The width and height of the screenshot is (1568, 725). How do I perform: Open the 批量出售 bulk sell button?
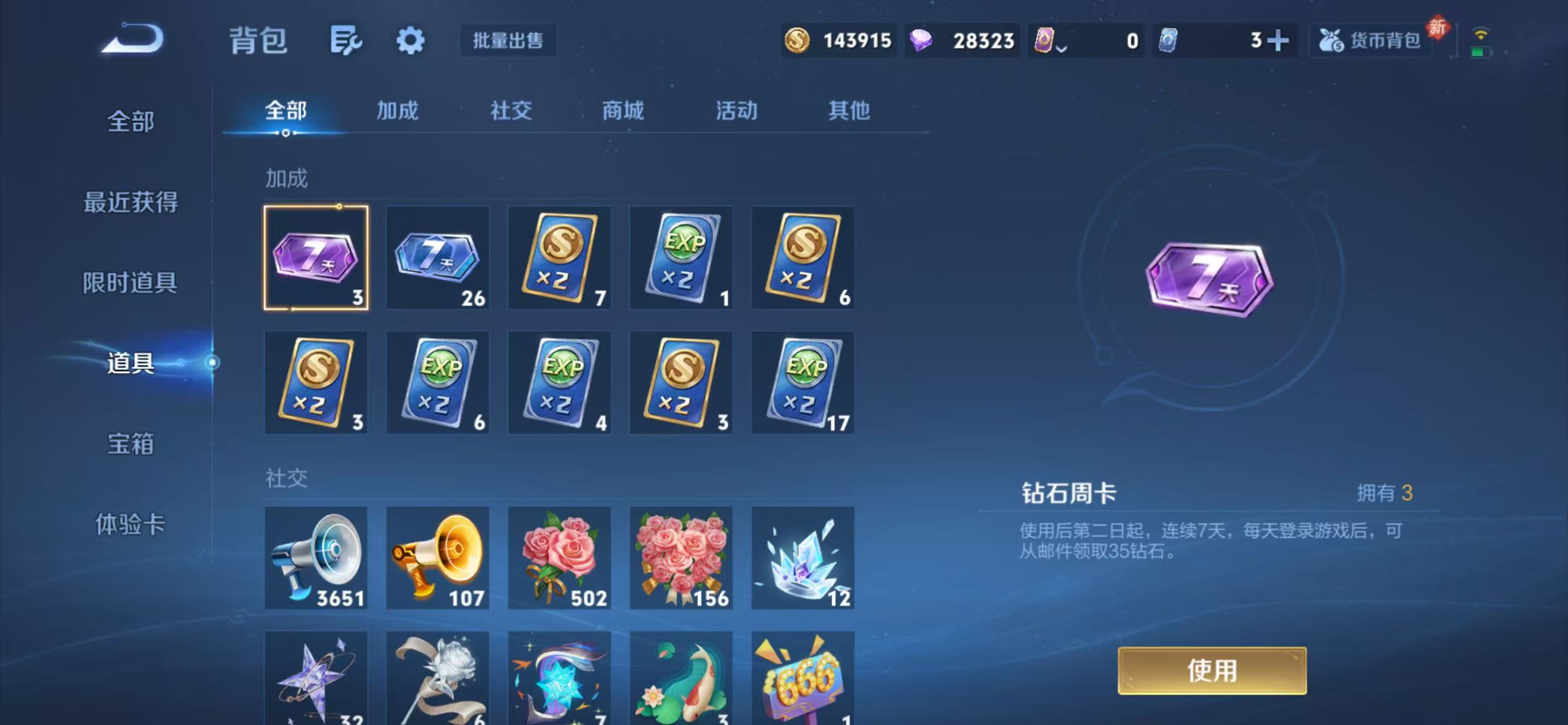[x=508, y=40]
